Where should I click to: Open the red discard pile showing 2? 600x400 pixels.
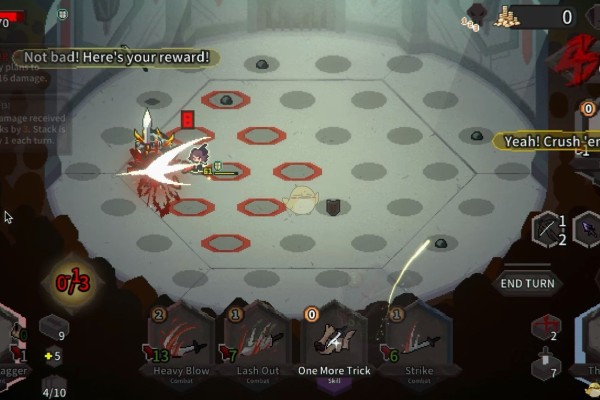click(x=545, y=327)
